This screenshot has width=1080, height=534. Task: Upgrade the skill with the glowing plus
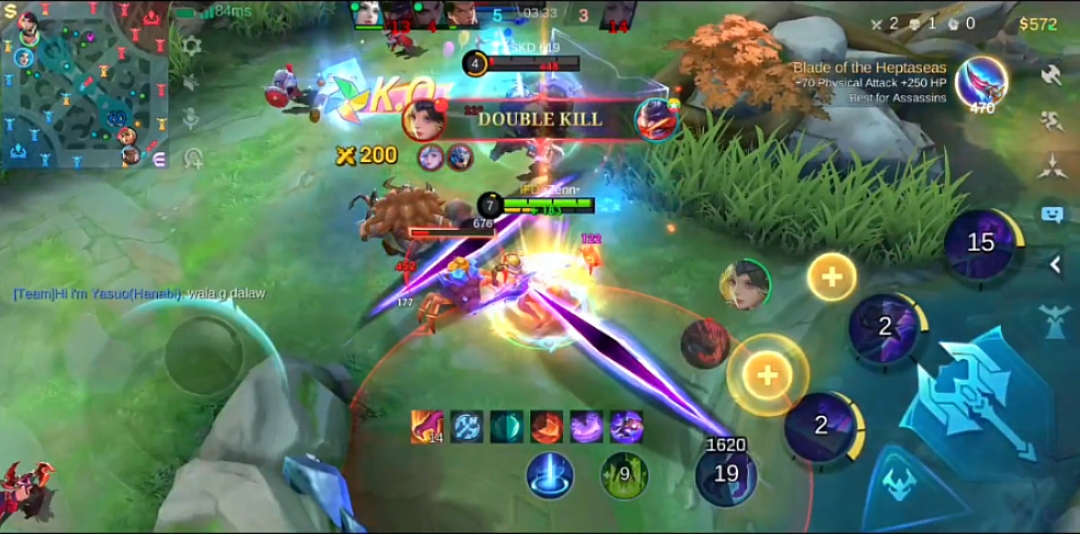(767, 374)
